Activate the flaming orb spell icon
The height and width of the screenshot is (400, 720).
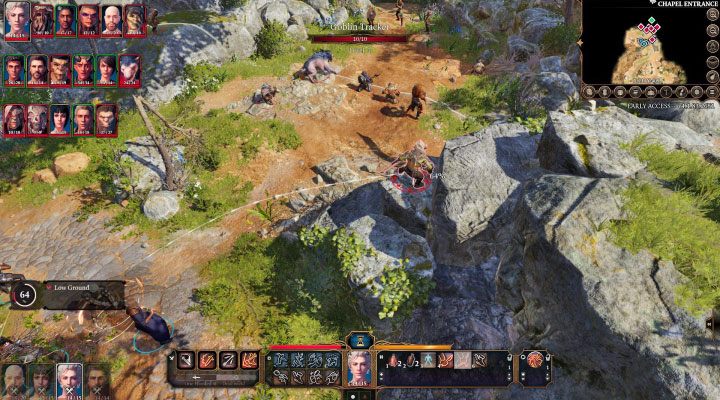click(x=534, y=361)
